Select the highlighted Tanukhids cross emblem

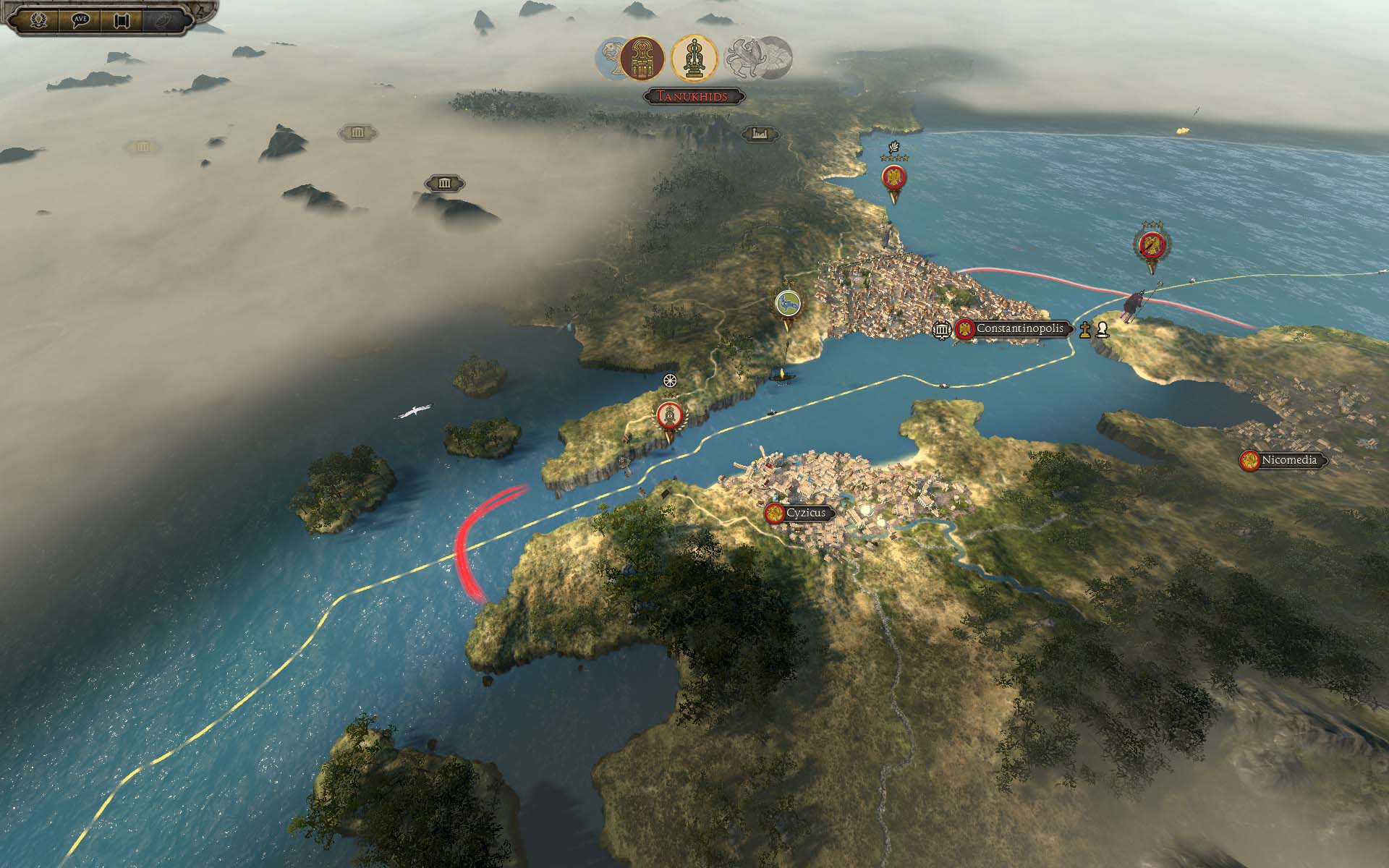694,58
